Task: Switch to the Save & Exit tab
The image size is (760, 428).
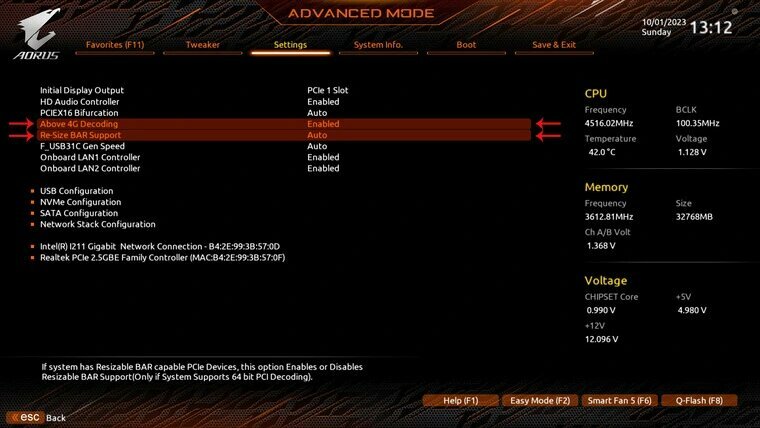Action: coord(553,45)
